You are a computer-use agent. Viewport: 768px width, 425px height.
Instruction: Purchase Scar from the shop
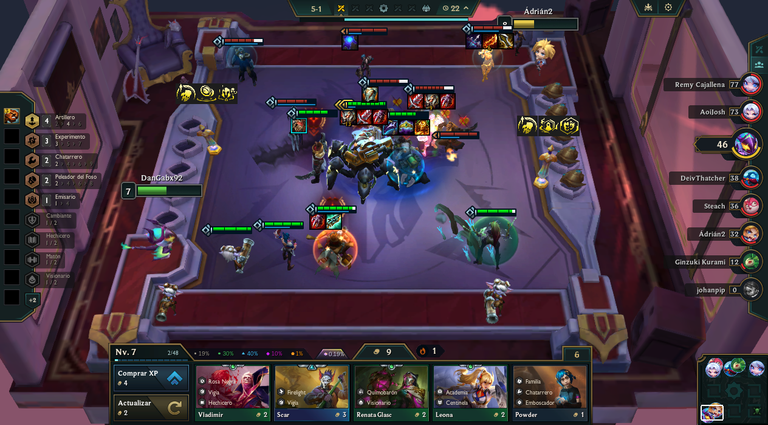[312, 391]
